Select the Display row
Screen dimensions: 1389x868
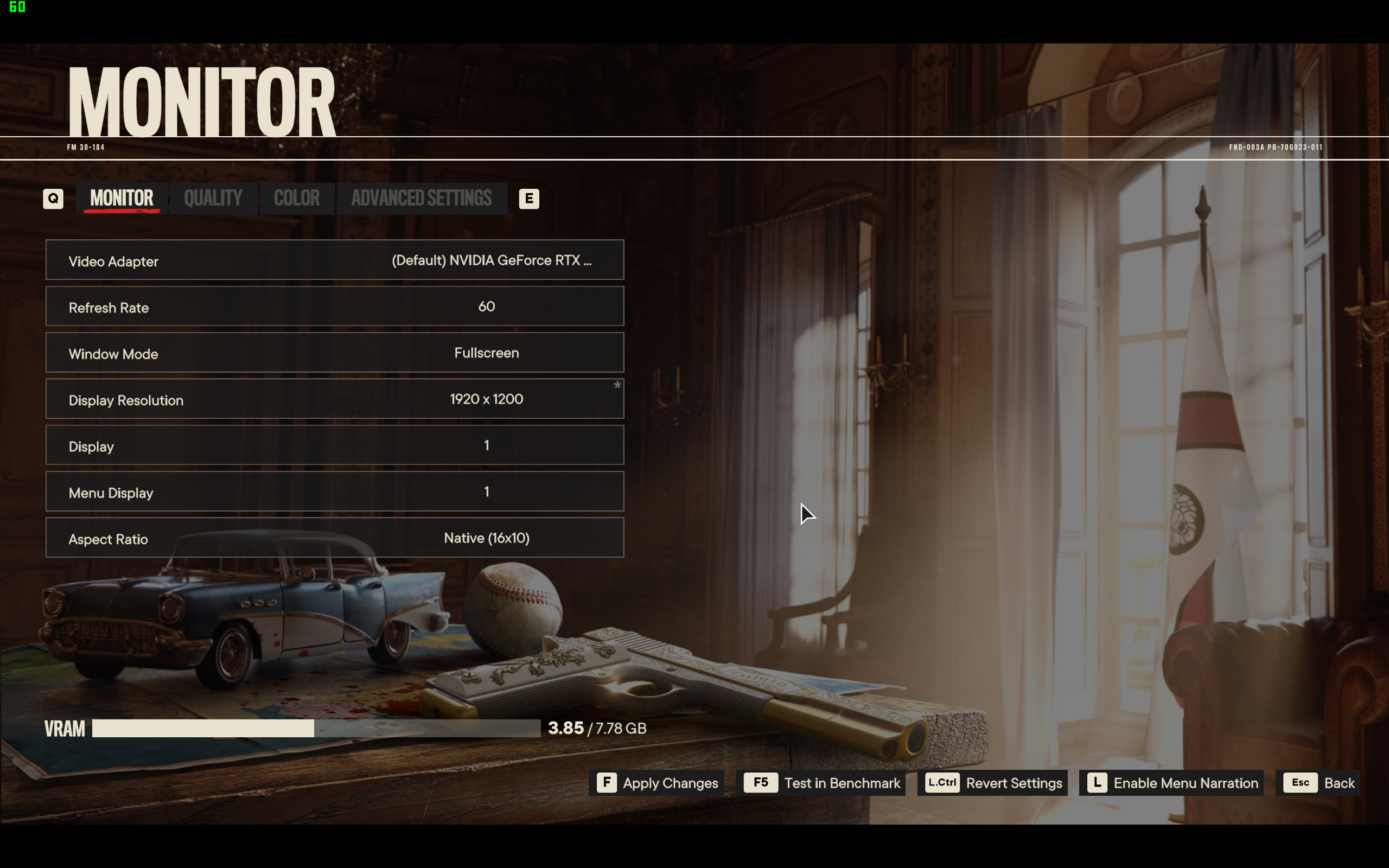pyautogui.click(x=335, y=445)
